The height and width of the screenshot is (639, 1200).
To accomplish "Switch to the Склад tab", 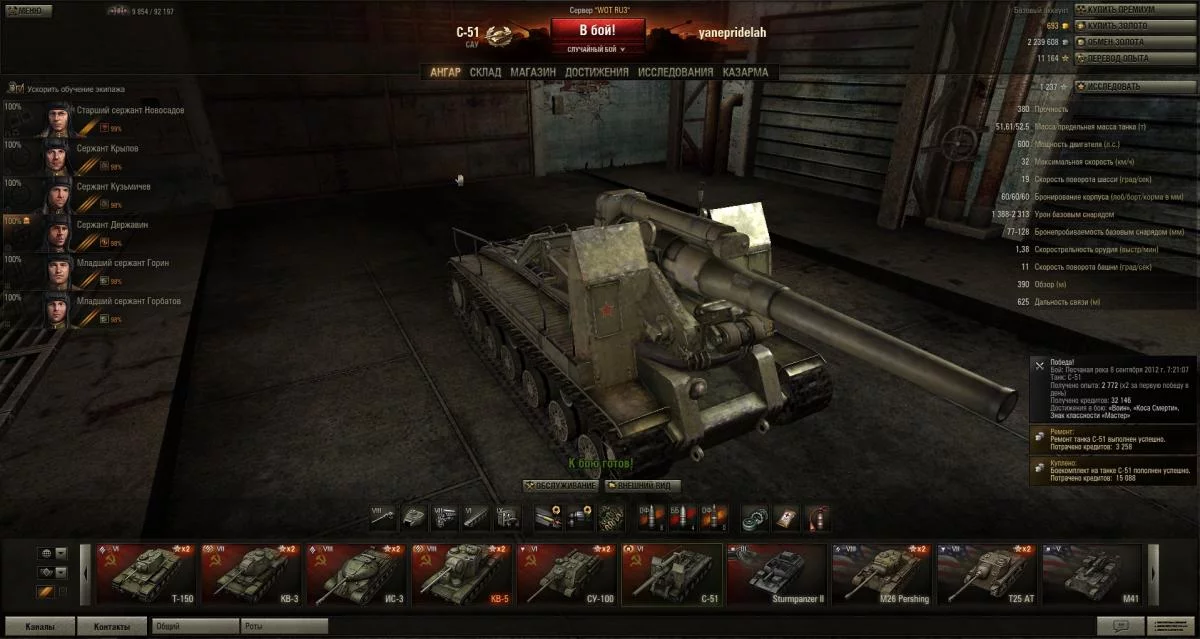I will pos(485,72).
